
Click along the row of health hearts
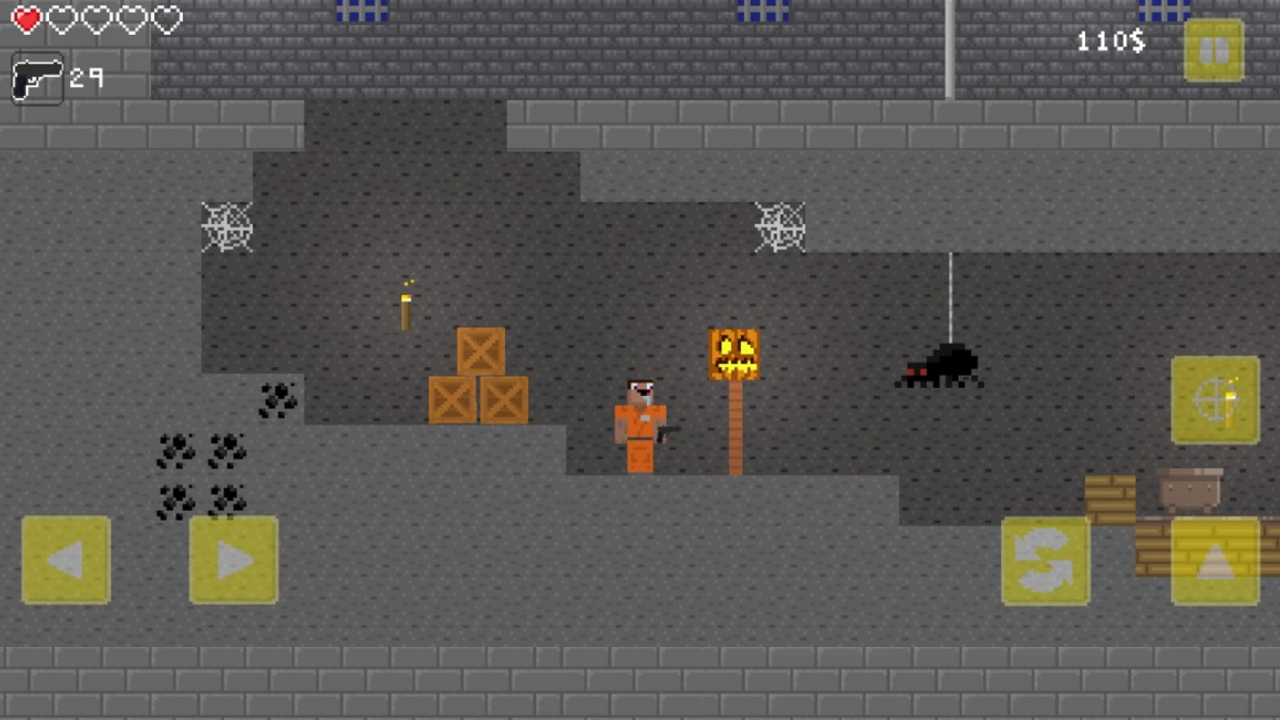96,19
